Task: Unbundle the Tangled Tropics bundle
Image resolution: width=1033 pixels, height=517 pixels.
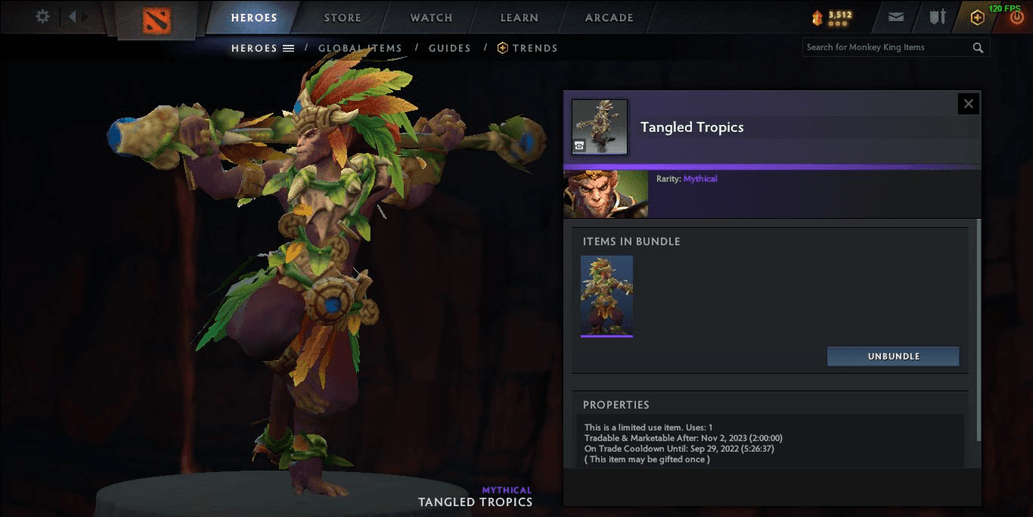Action: (893, 356)
